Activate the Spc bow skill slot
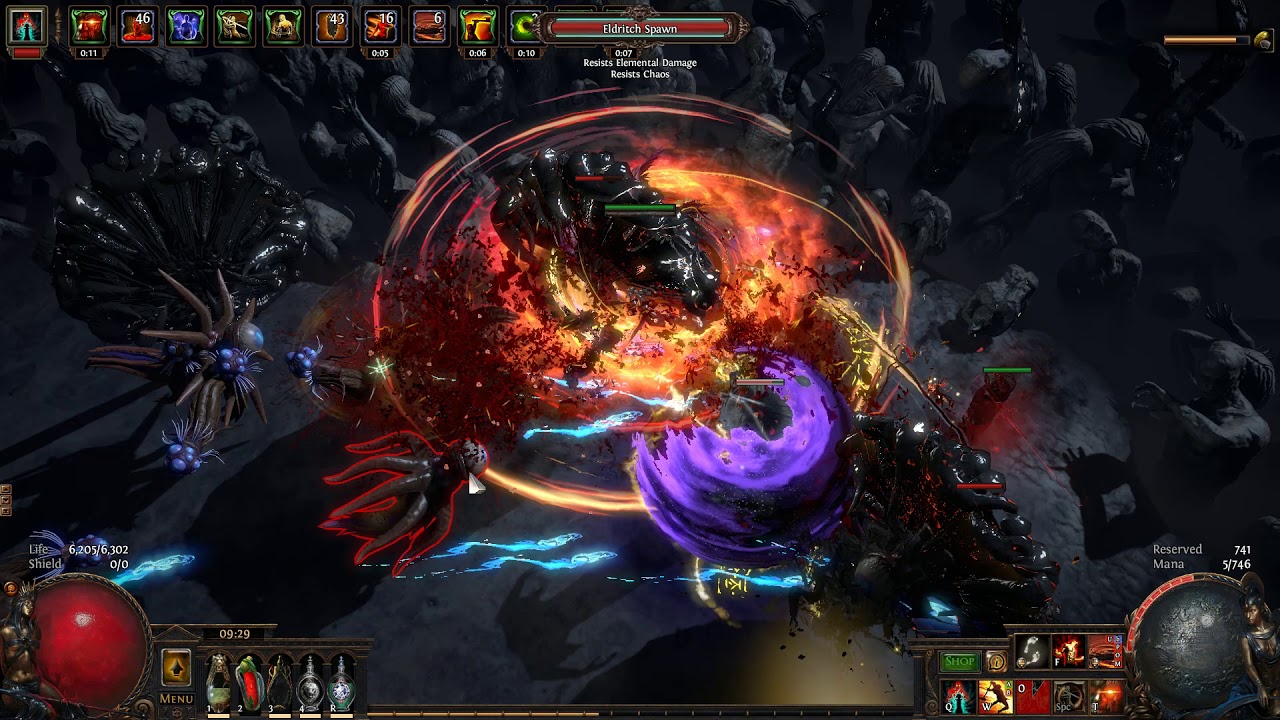Screen dimensions: 1280x720 1069,696
